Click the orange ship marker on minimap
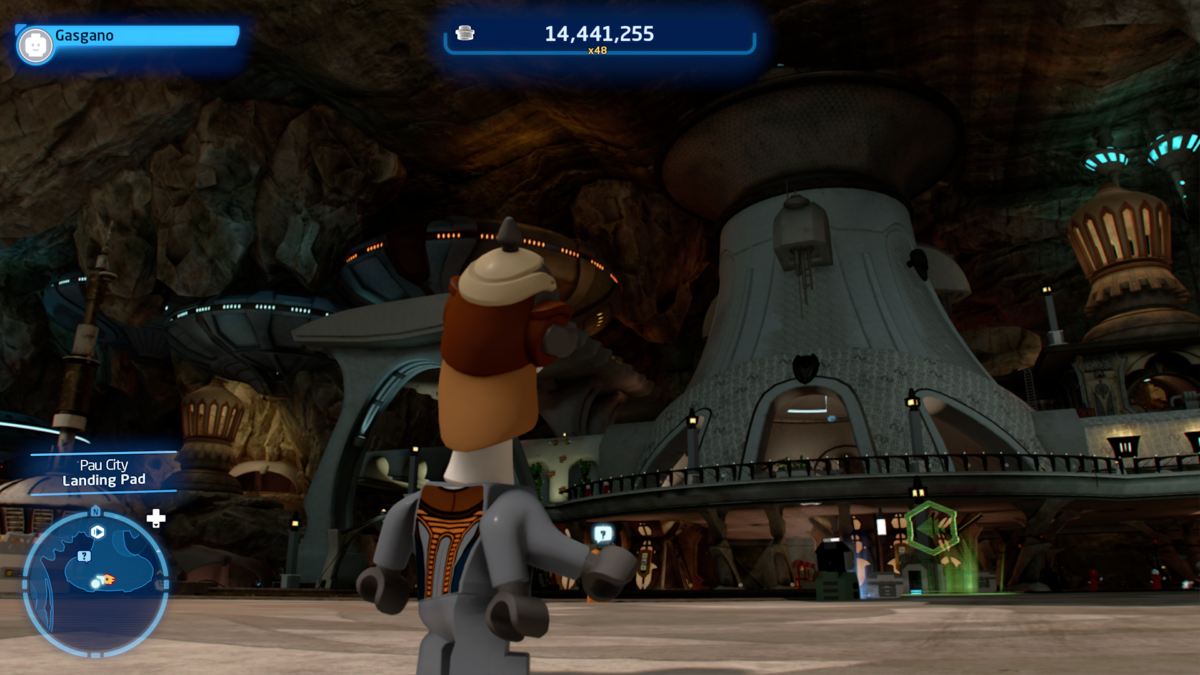Image resolution: width=1200 pixels, height=675 pixels. [107, 579]
